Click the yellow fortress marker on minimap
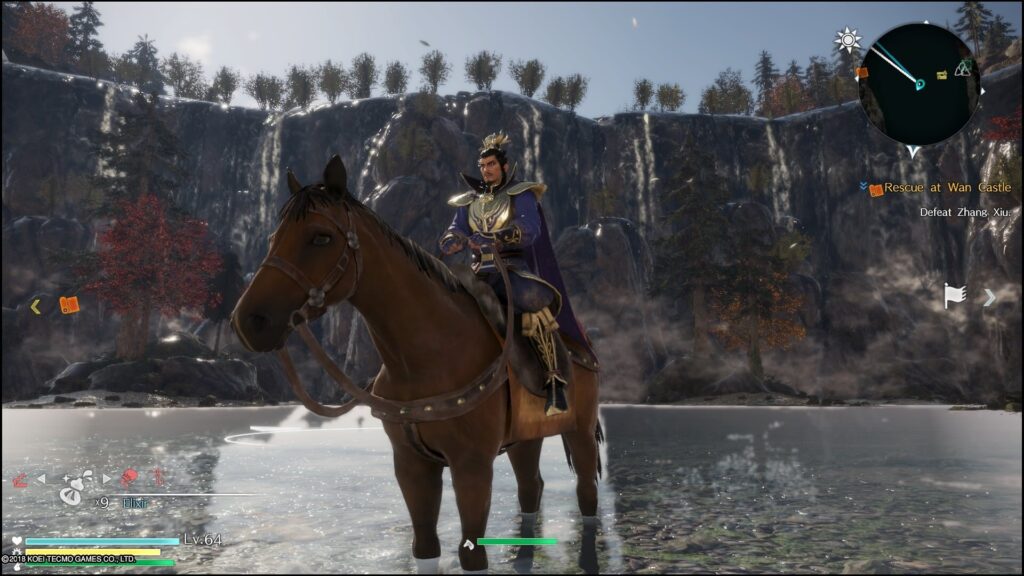The height and width of the screenshot is (576, 1024). coord(941,75)
